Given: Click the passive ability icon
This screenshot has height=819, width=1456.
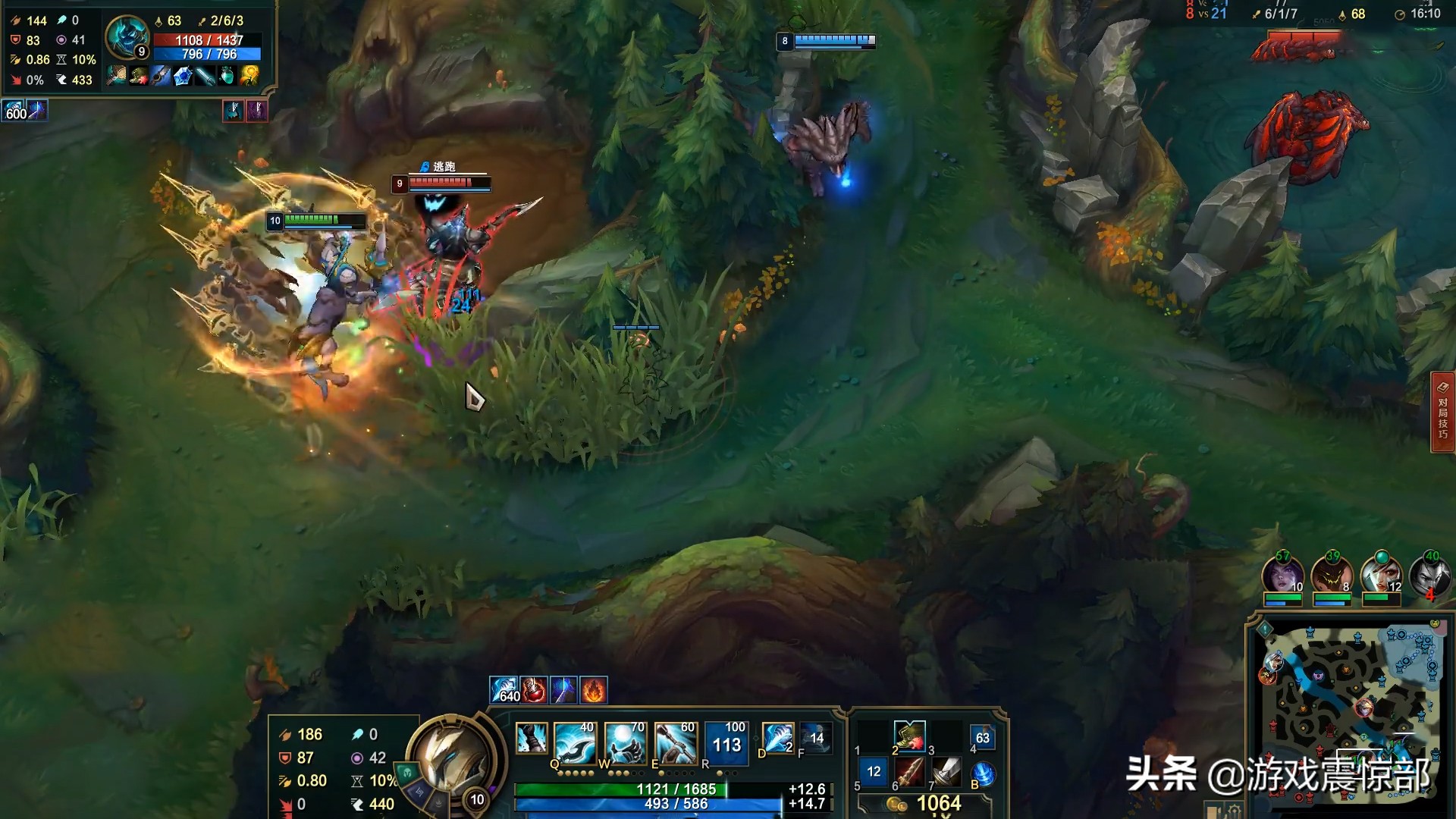Looking at the screenshot, I should (531, 738).
